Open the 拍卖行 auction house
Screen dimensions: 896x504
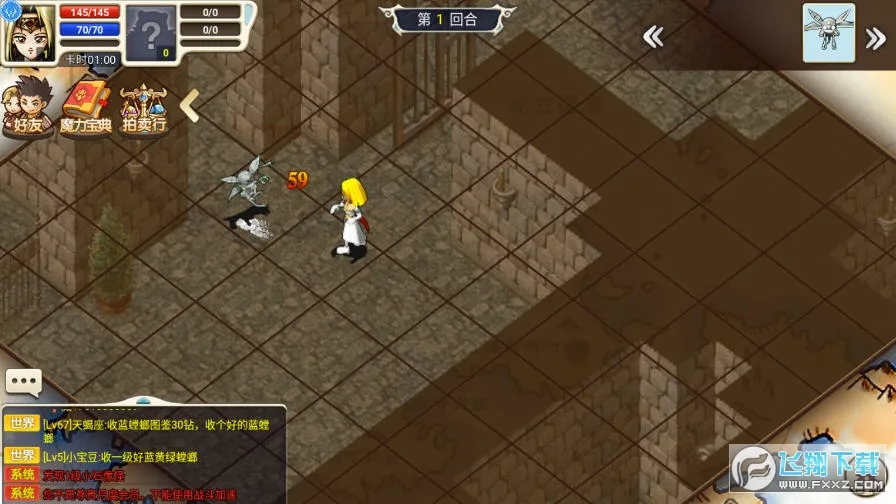tap(143, 108)
